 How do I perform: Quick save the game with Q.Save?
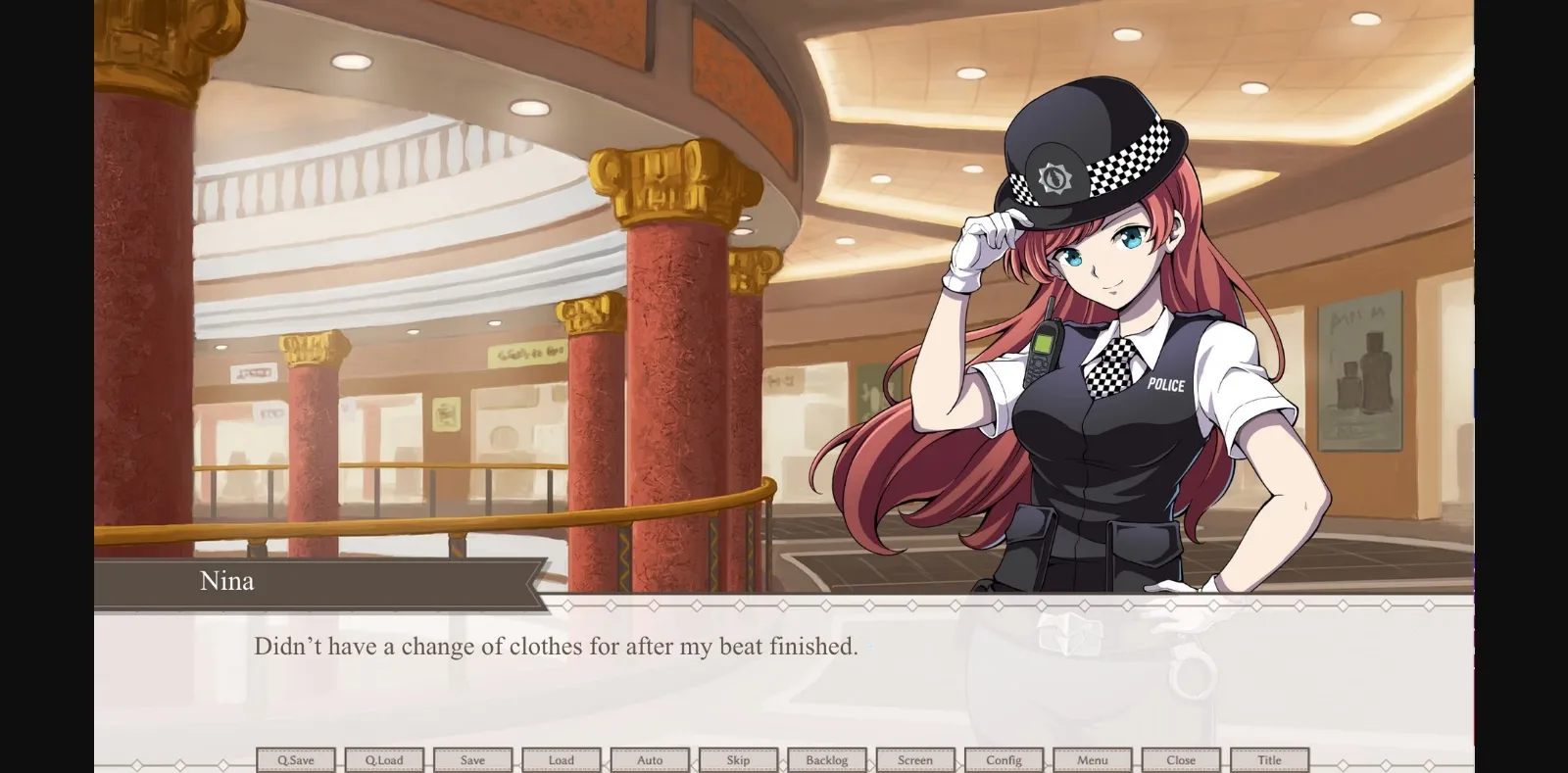[296, 759]
